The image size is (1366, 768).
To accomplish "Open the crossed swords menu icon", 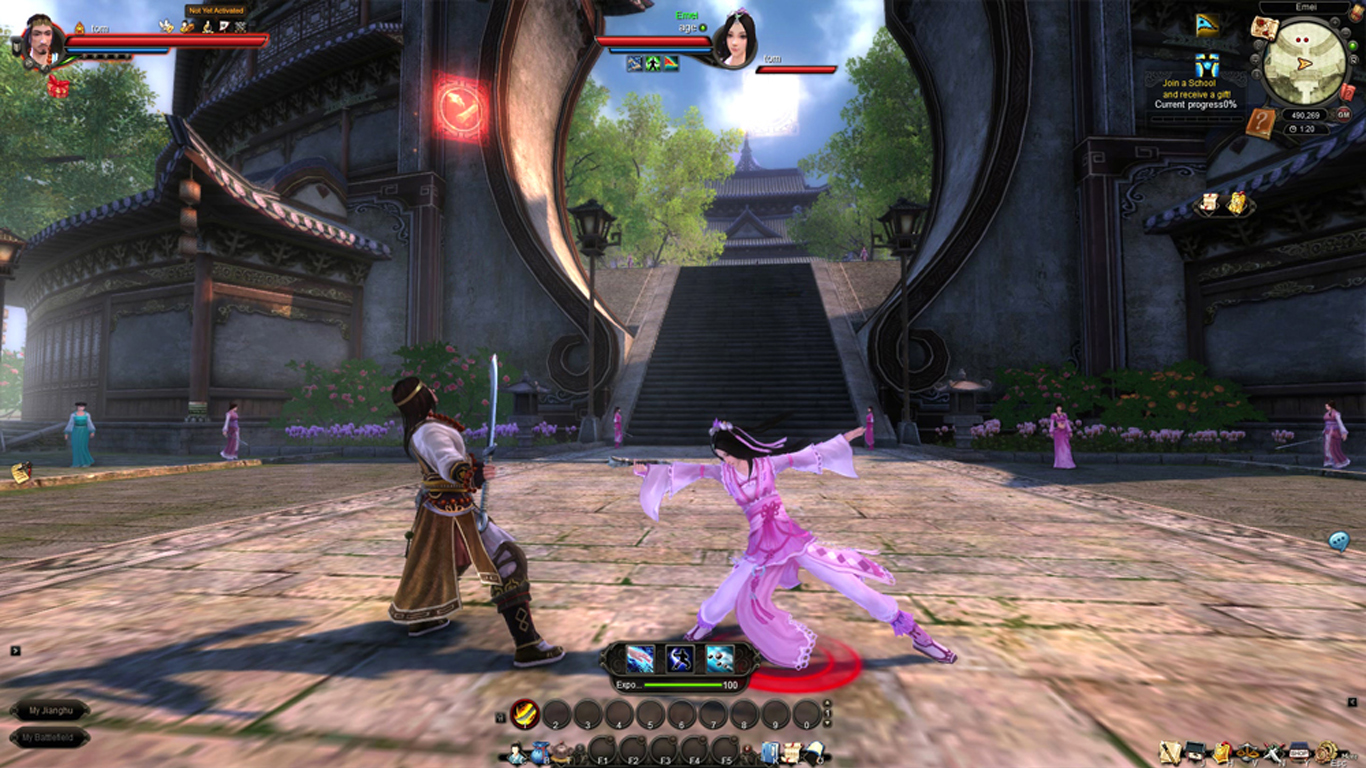I will (x=1272, y=752).
